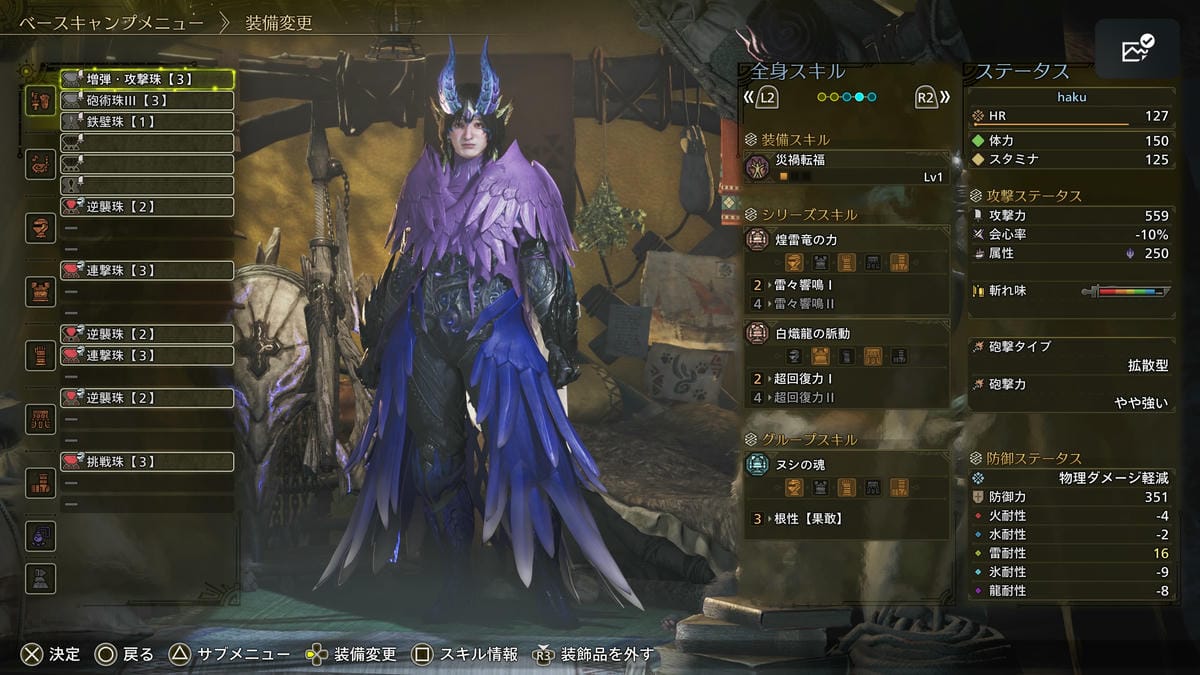Click the arm guard equipment icon

pyautogui.click(x=41, y=355)
